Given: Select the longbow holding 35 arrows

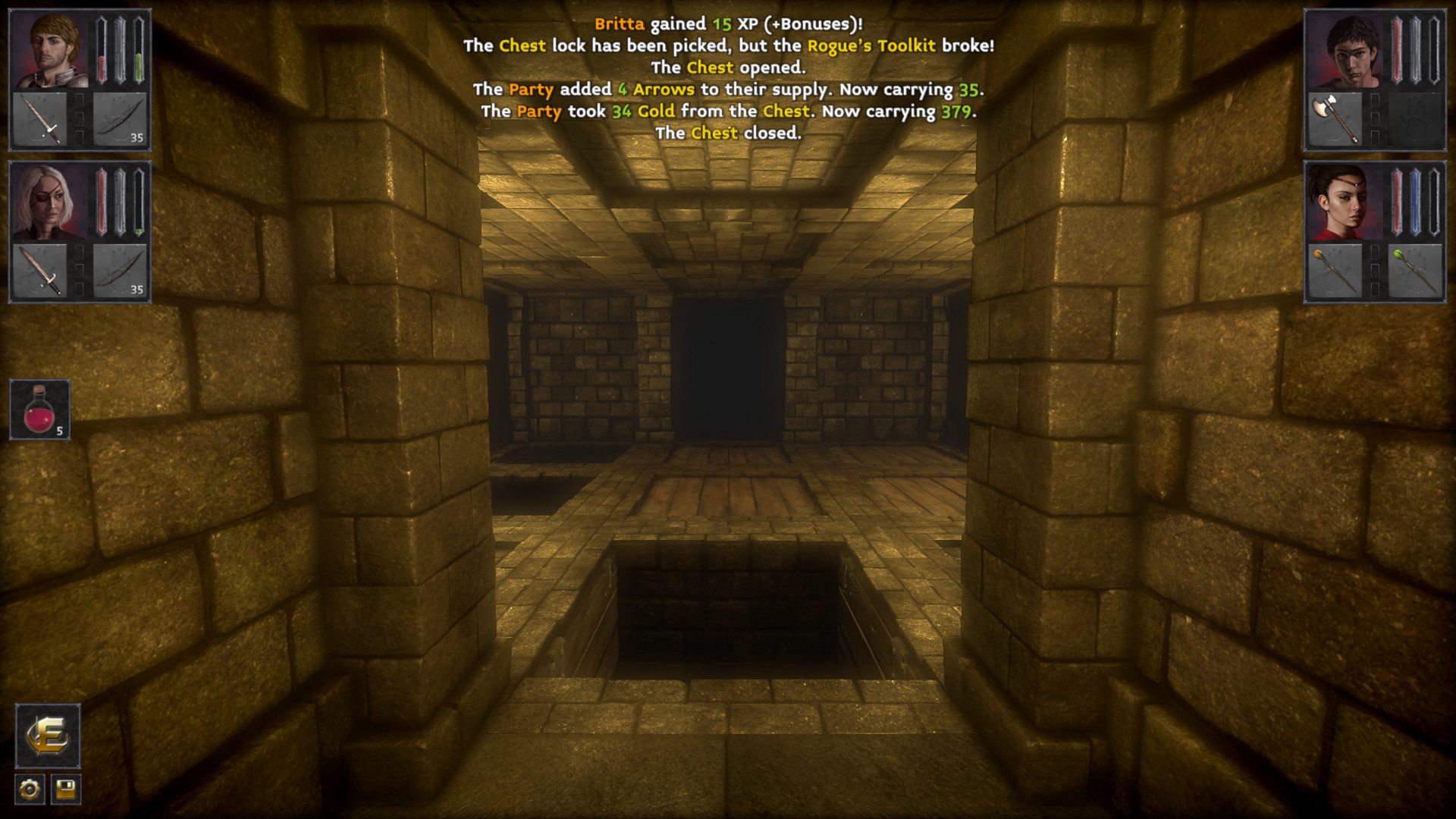Looking at the screenshot, I should point(121,118).
